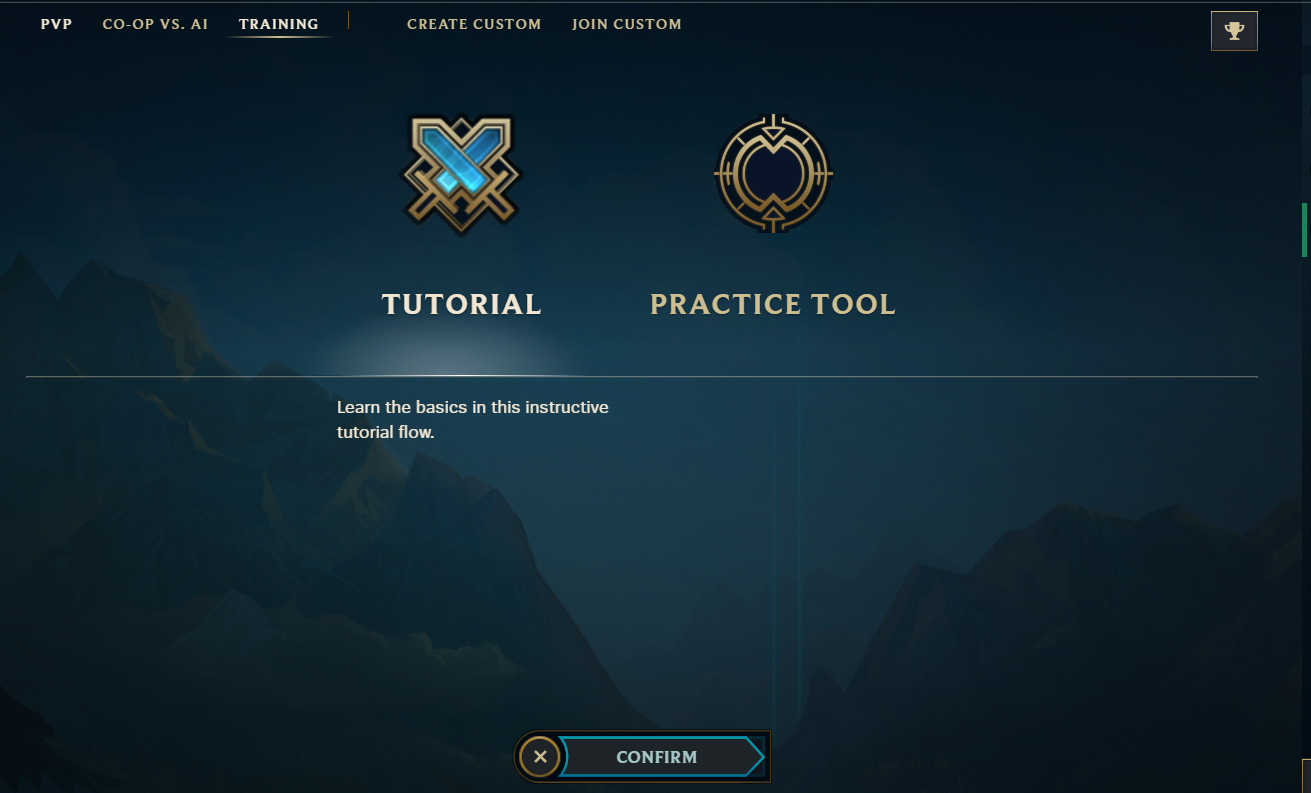
Task: Click the Tutorial mode label
Action: 461,304
